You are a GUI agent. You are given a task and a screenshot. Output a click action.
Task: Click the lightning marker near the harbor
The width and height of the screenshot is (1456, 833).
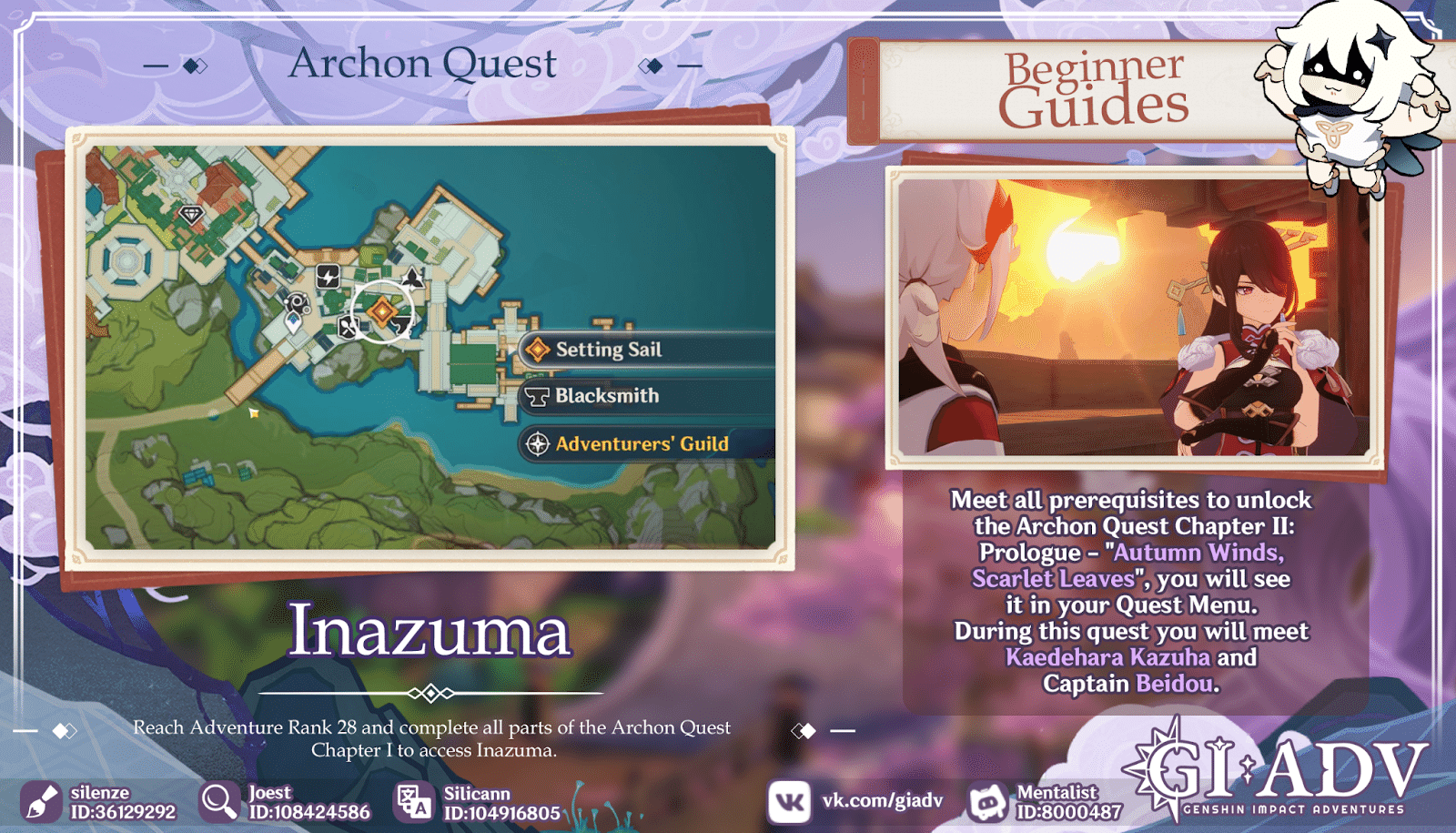(x=329, y=278)
